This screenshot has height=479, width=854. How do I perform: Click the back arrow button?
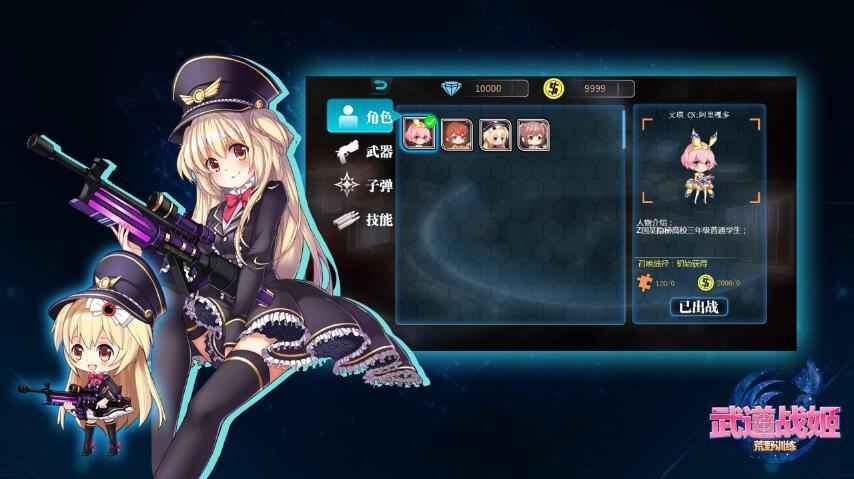[380, 85]
